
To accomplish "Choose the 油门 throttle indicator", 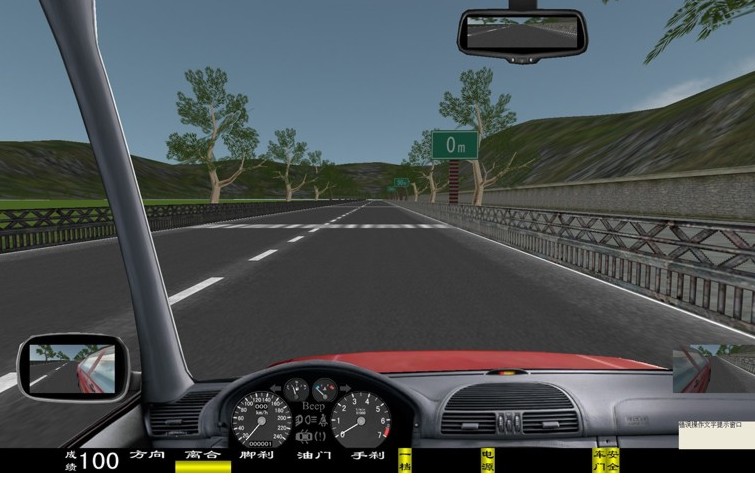I will point(313,456).
